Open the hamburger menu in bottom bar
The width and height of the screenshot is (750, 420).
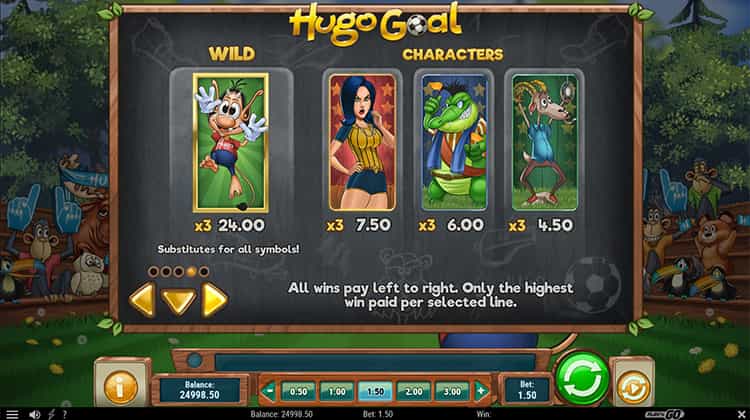12,413
